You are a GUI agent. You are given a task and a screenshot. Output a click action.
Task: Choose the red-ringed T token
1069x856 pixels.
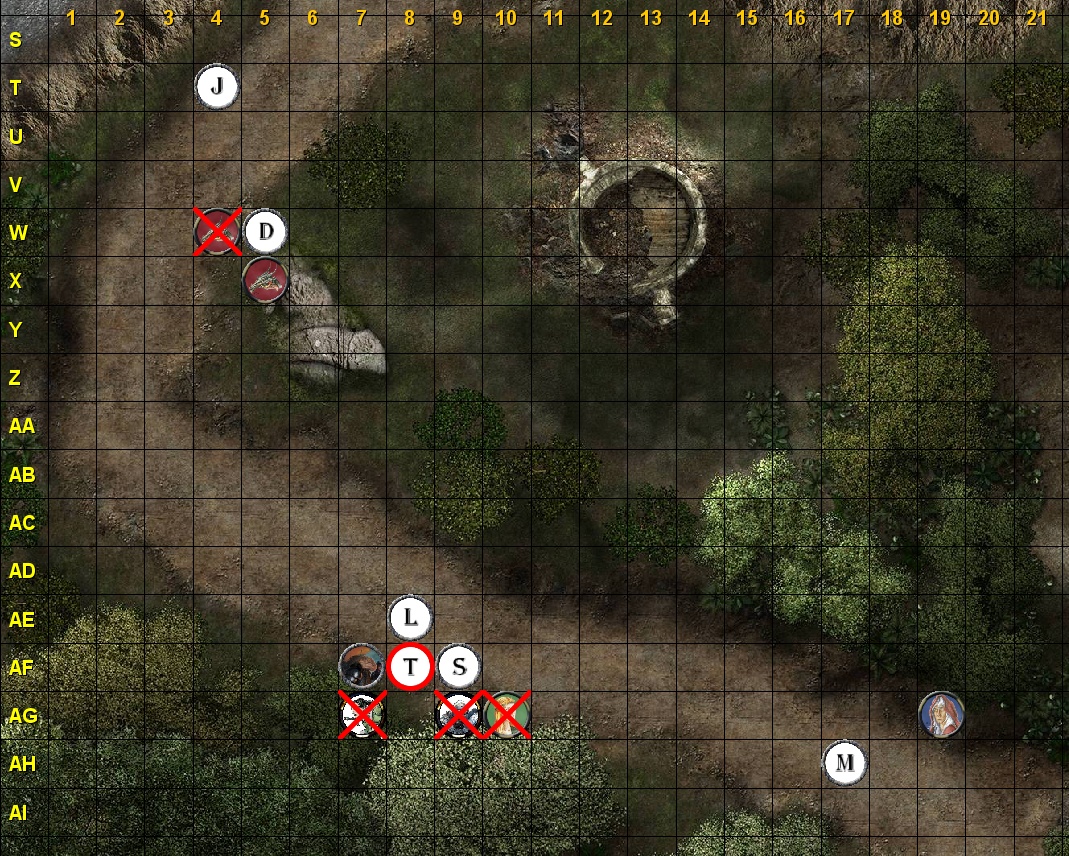coord(410,667)
